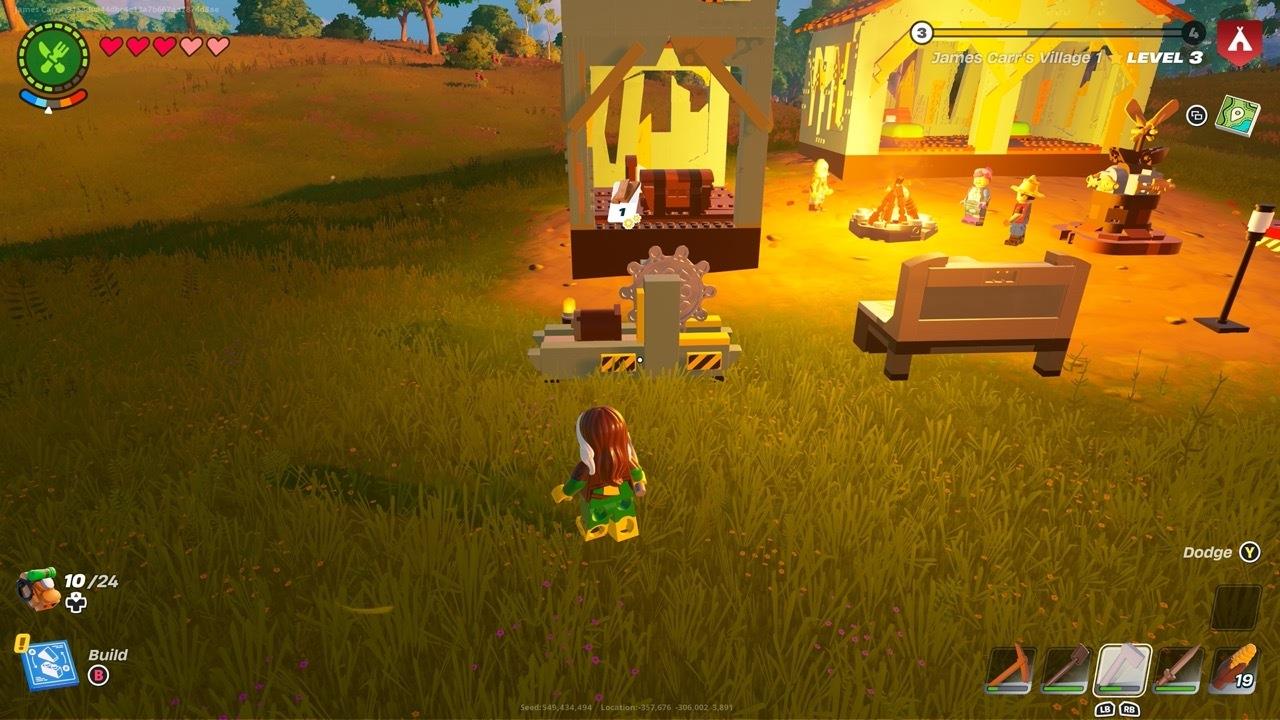The width and height of the screenshot is (1280, 720).
Task: Click the temperature gauge under the hunger dial
Action: [52, 99]
